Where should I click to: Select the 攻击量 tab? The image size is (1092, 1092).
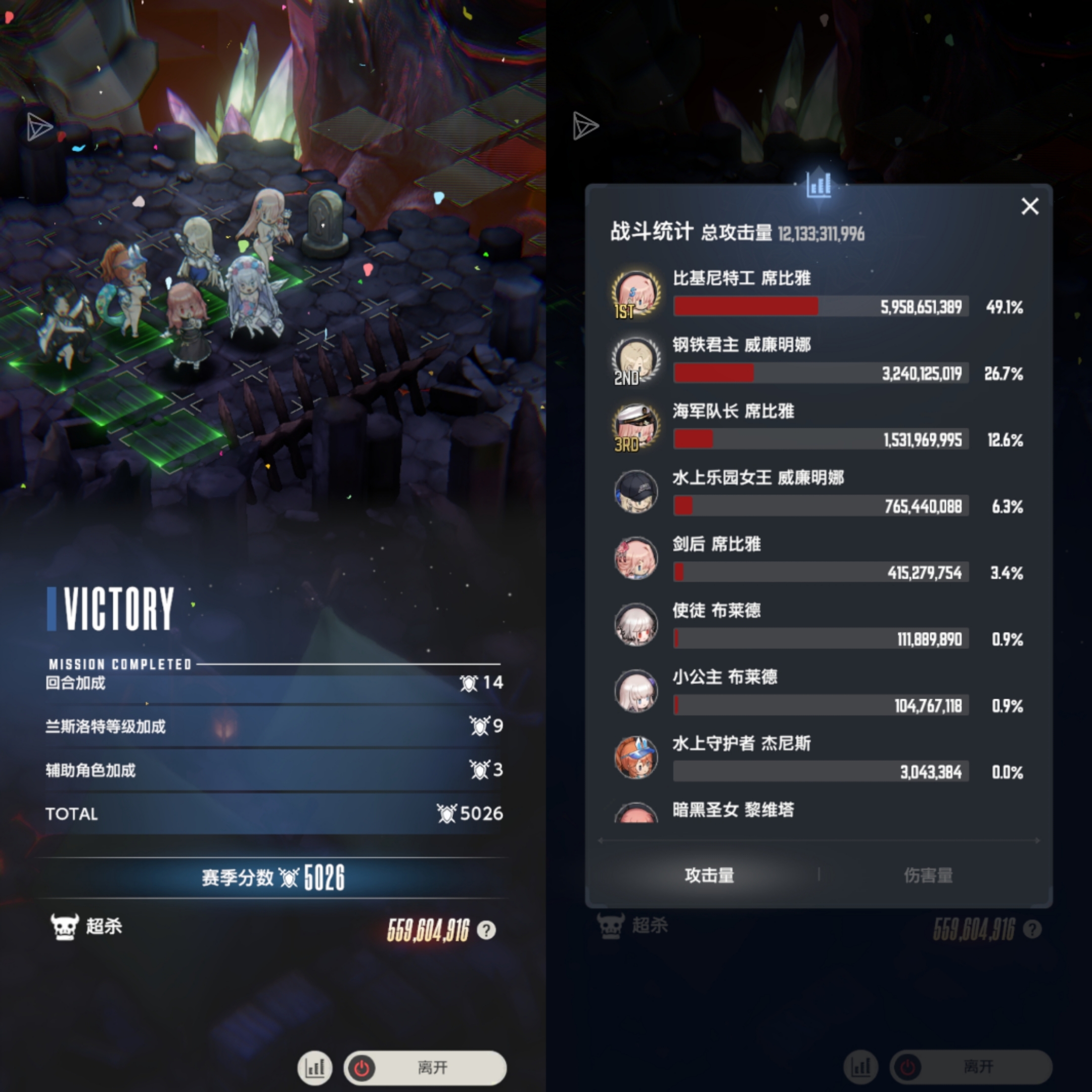(x=709, y=875)
